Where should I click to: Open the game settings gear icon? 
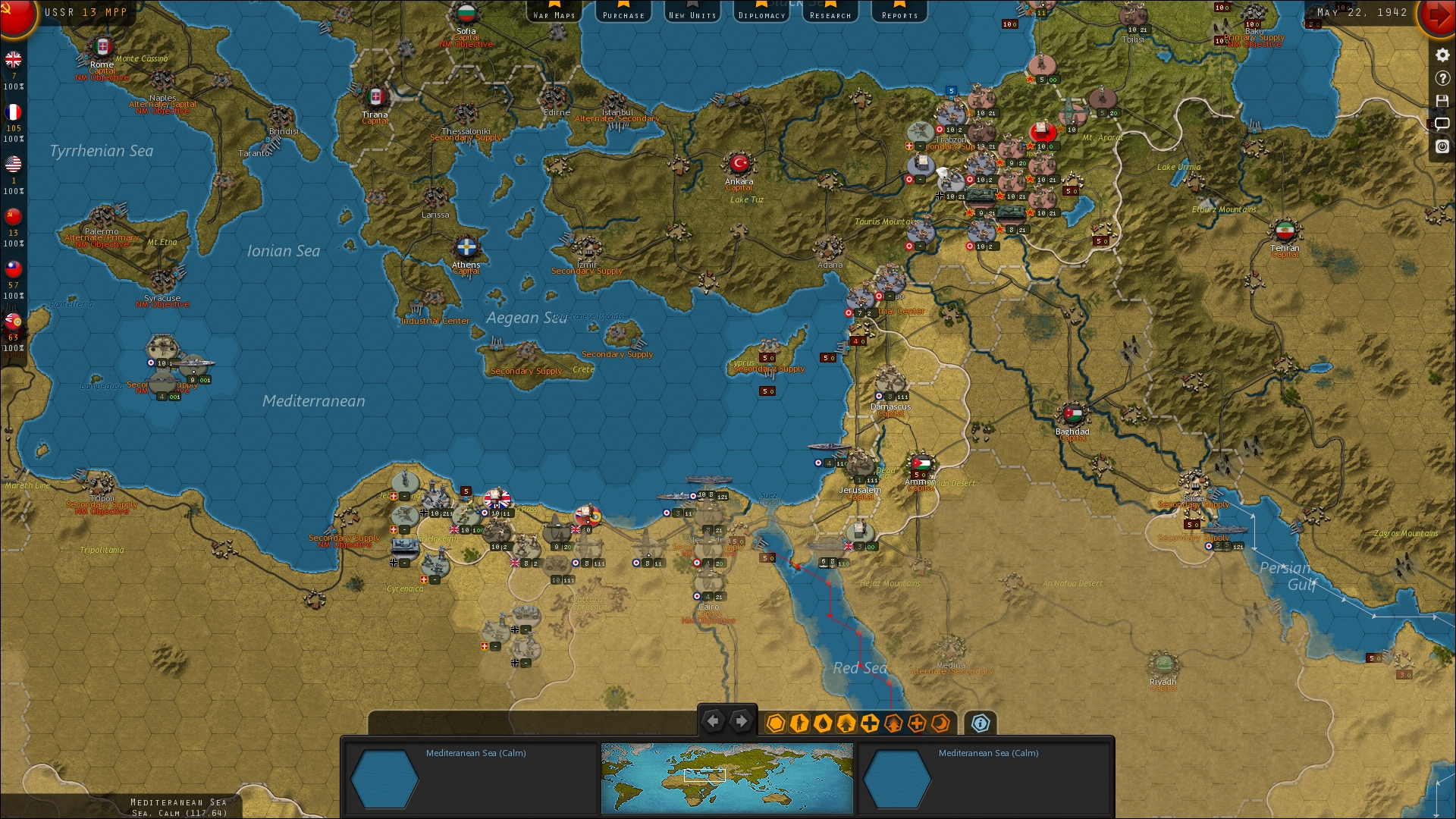pyautogui.click(x=1442, y=55)
